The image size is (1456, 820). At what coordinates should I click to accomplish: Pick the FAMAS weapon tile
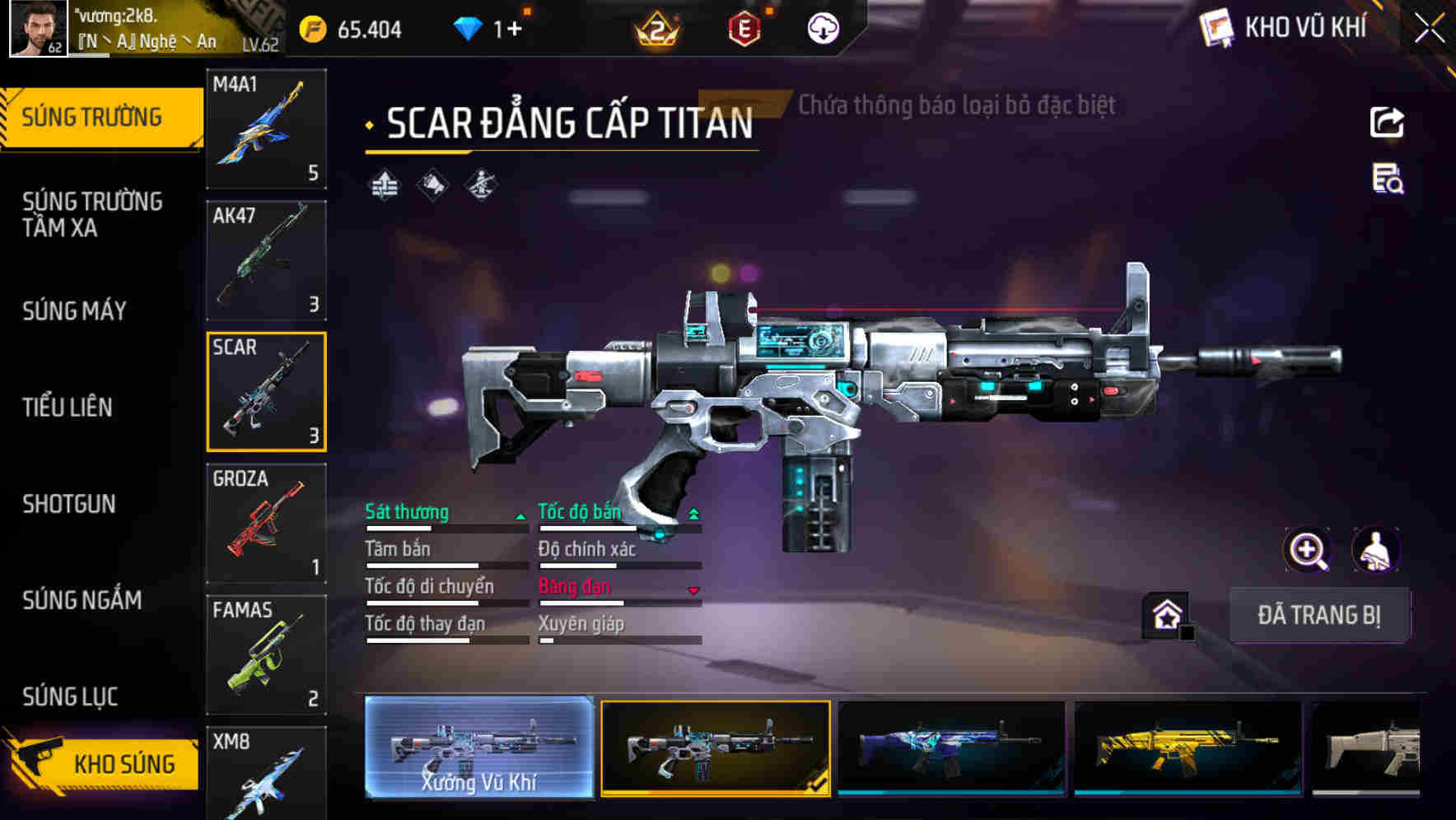pos(266,655)
